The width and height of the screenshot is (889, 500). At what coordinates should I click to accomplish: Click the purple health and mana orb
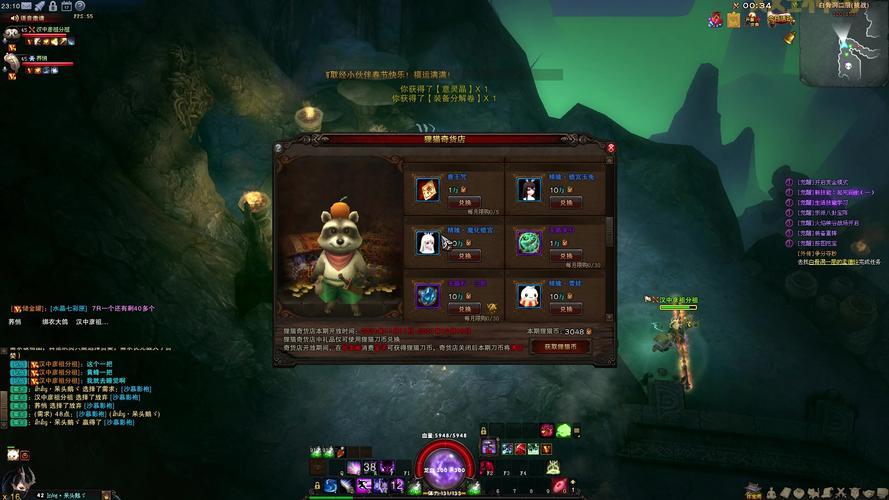click(444, 465)
